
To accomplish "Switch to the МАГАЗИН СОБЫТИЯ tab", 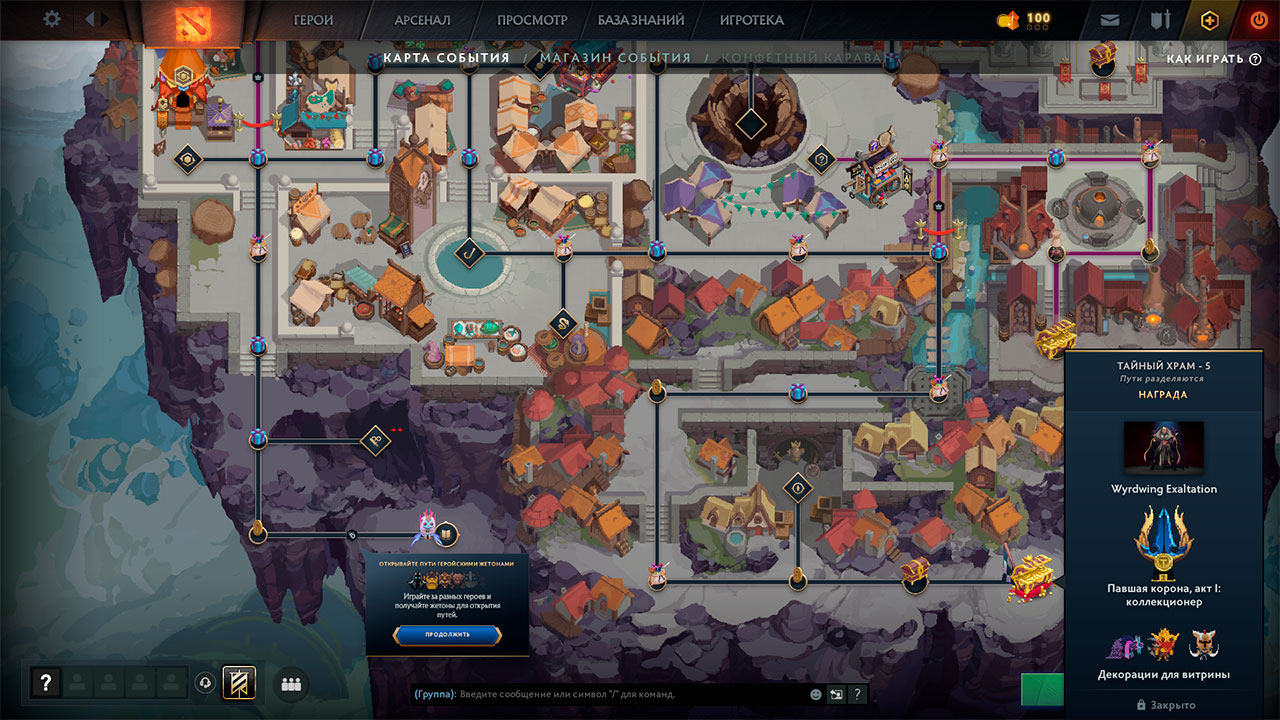I will pyautogui.click(x=615, y=57).
